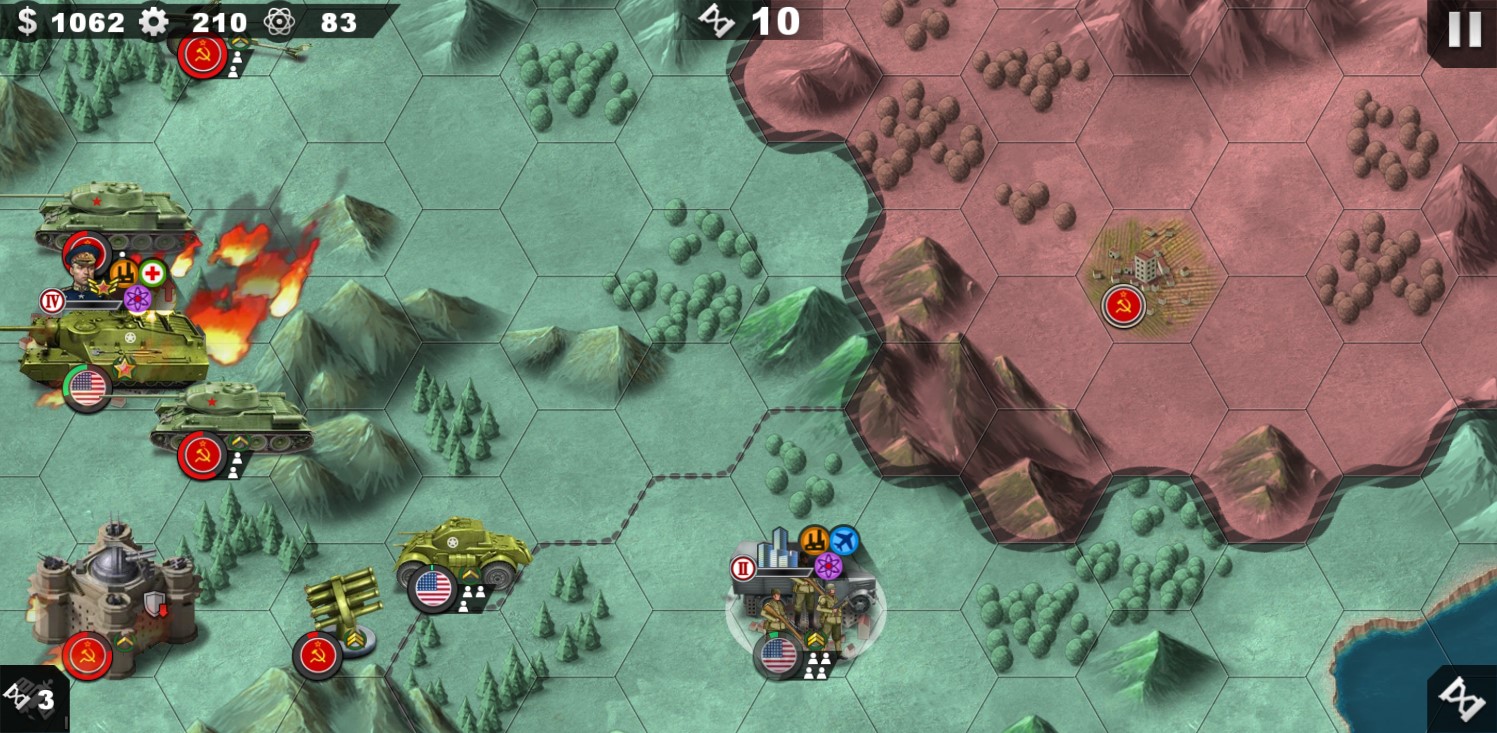The height and width of the screenshot is (733, 1497).
Task: Select the Soviet rocket artillery unit
Action: 345,600
